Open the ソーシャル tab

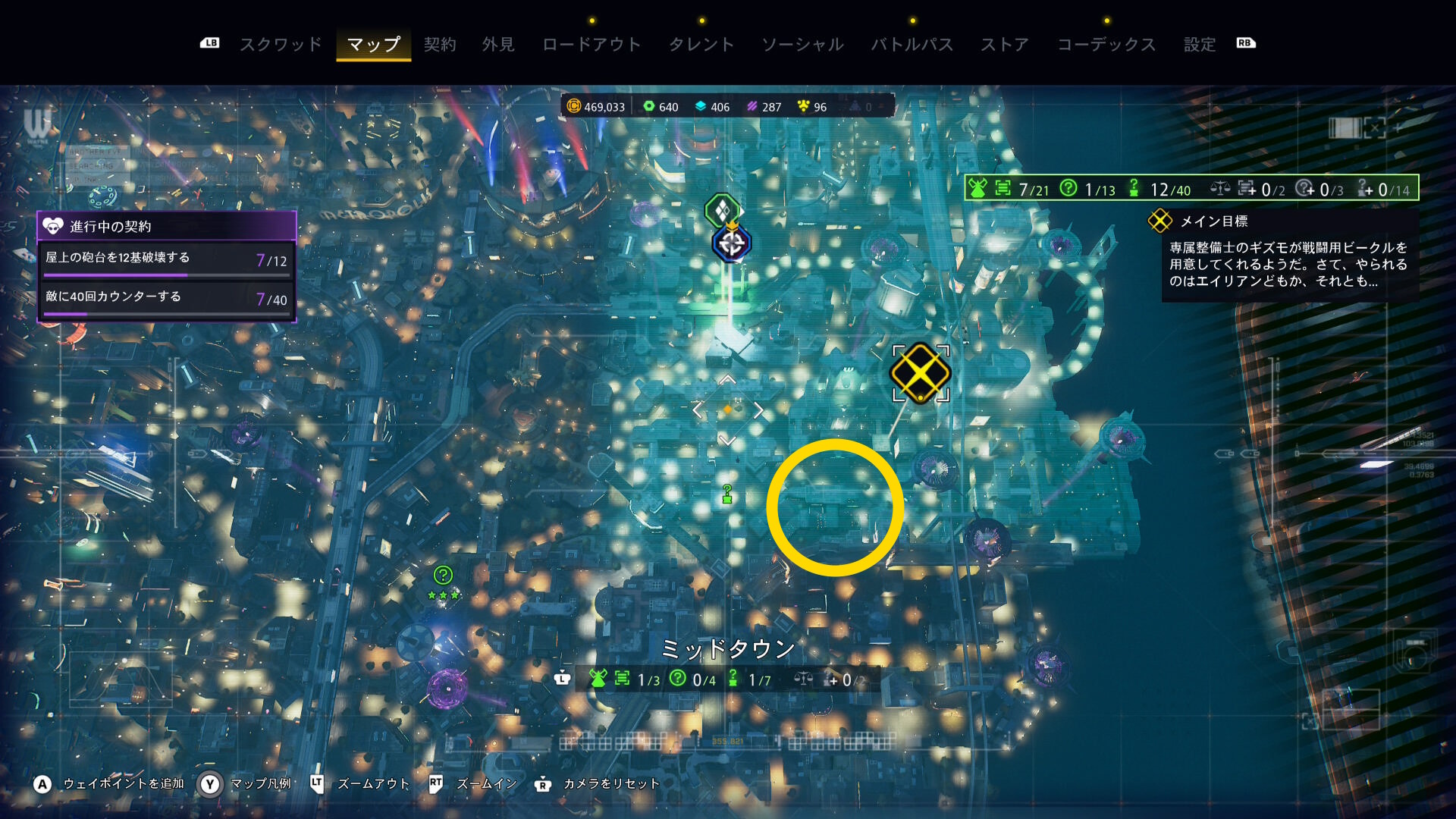coord(802,45)
